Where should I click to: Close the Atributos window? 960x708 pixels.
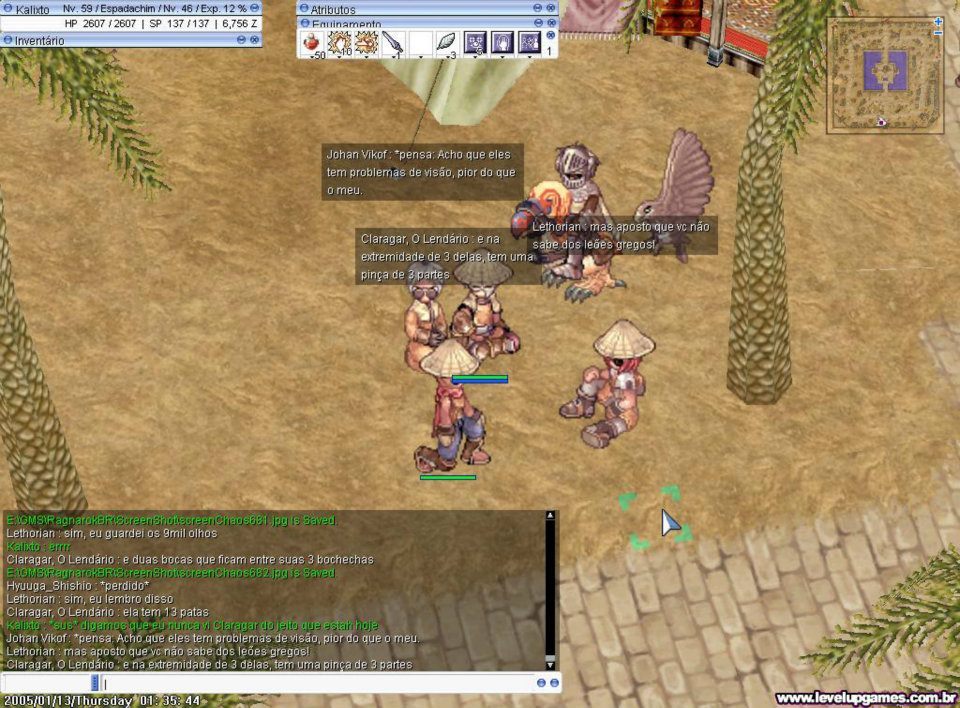click(x=551, y=8)
